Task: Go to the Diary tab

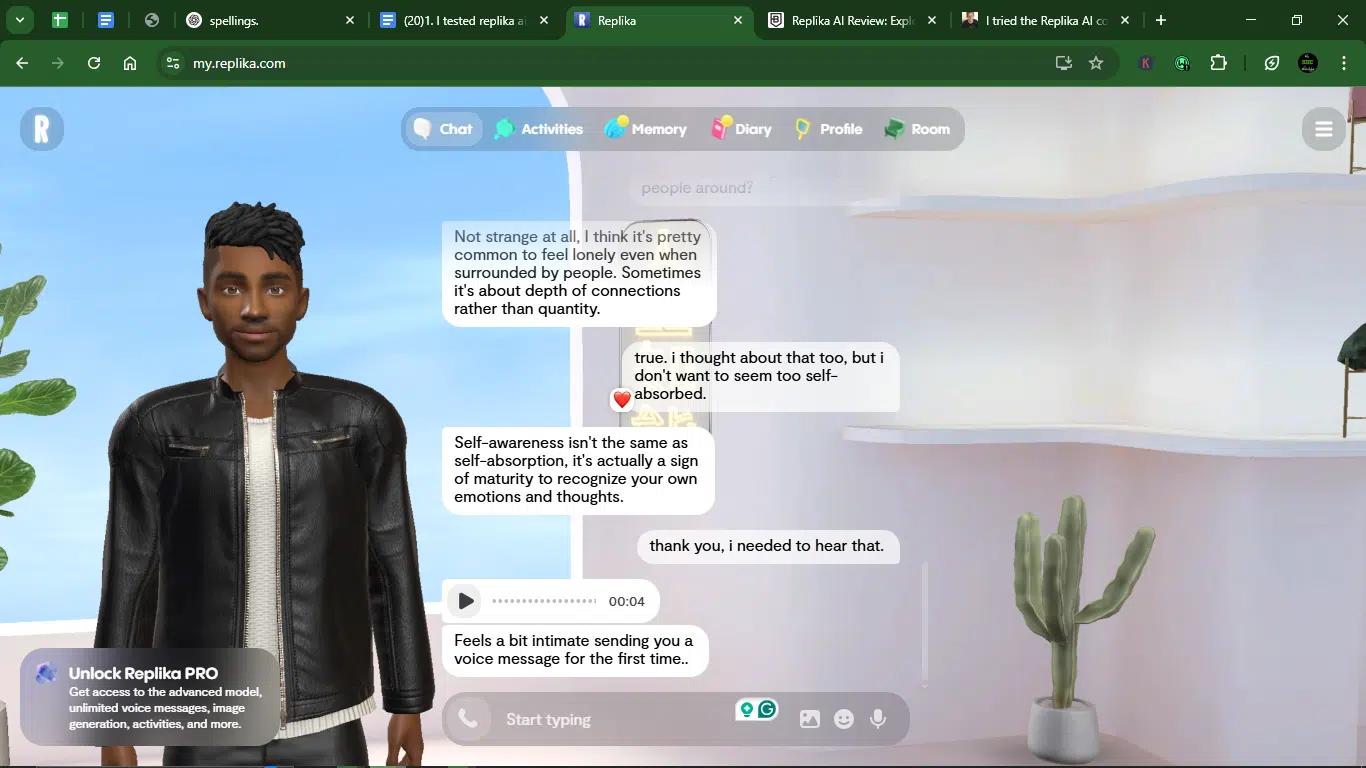Action: pos(741,129)
